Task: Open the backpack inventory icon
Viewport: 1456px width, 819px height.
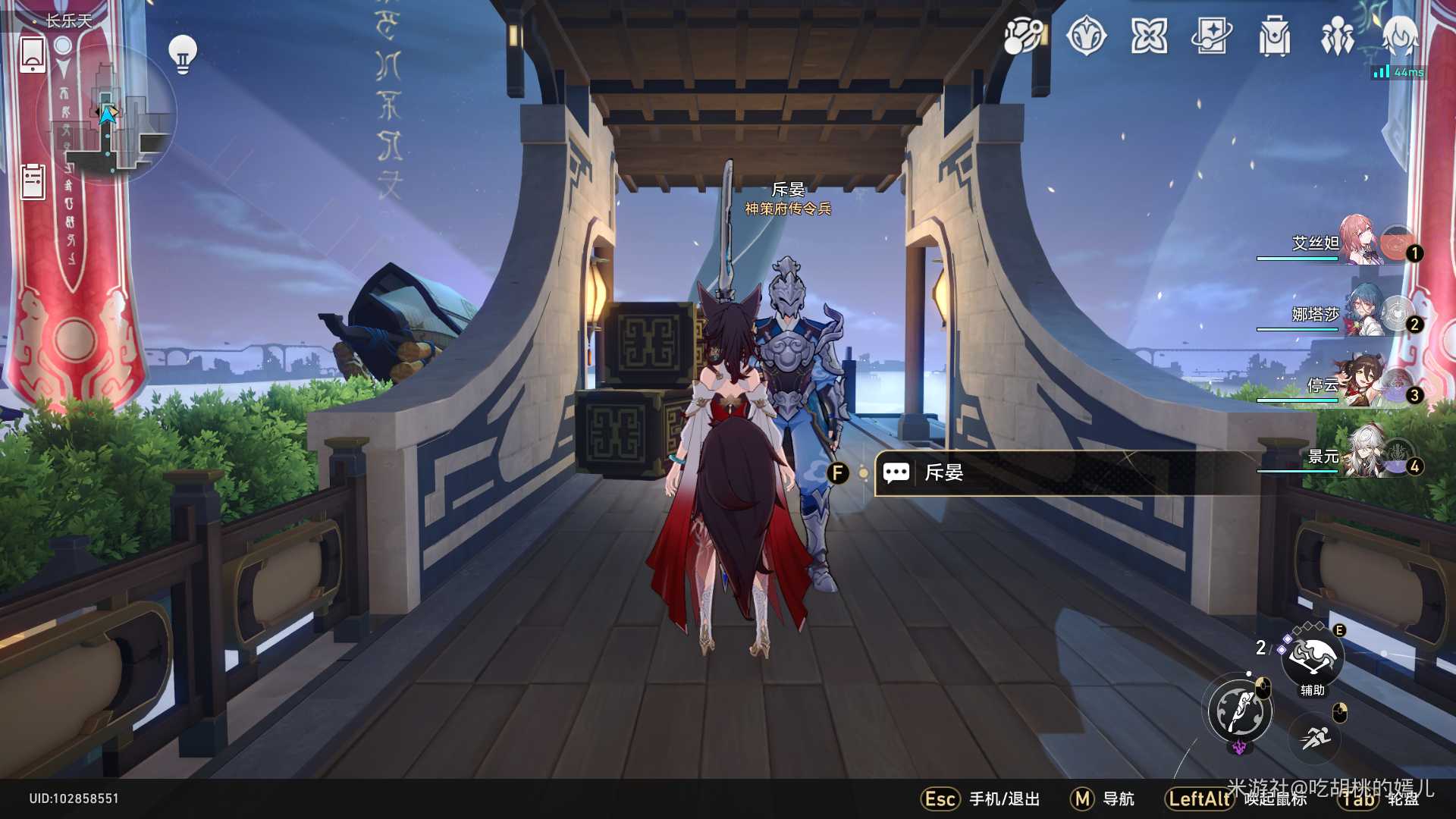Action: [x=1274, y=36]
